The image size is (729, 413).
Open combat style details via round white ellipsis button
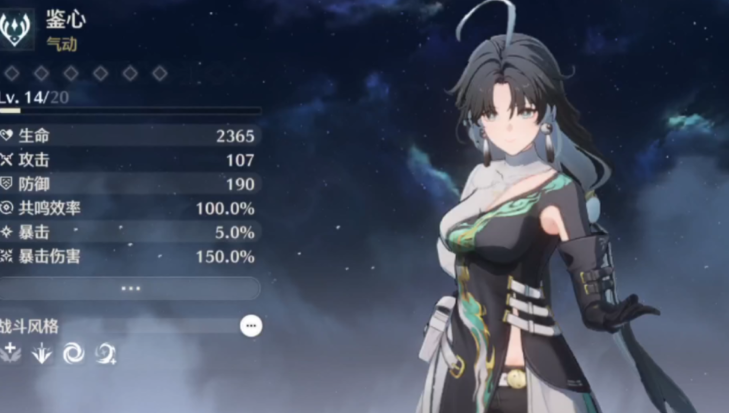pos(252,325)
